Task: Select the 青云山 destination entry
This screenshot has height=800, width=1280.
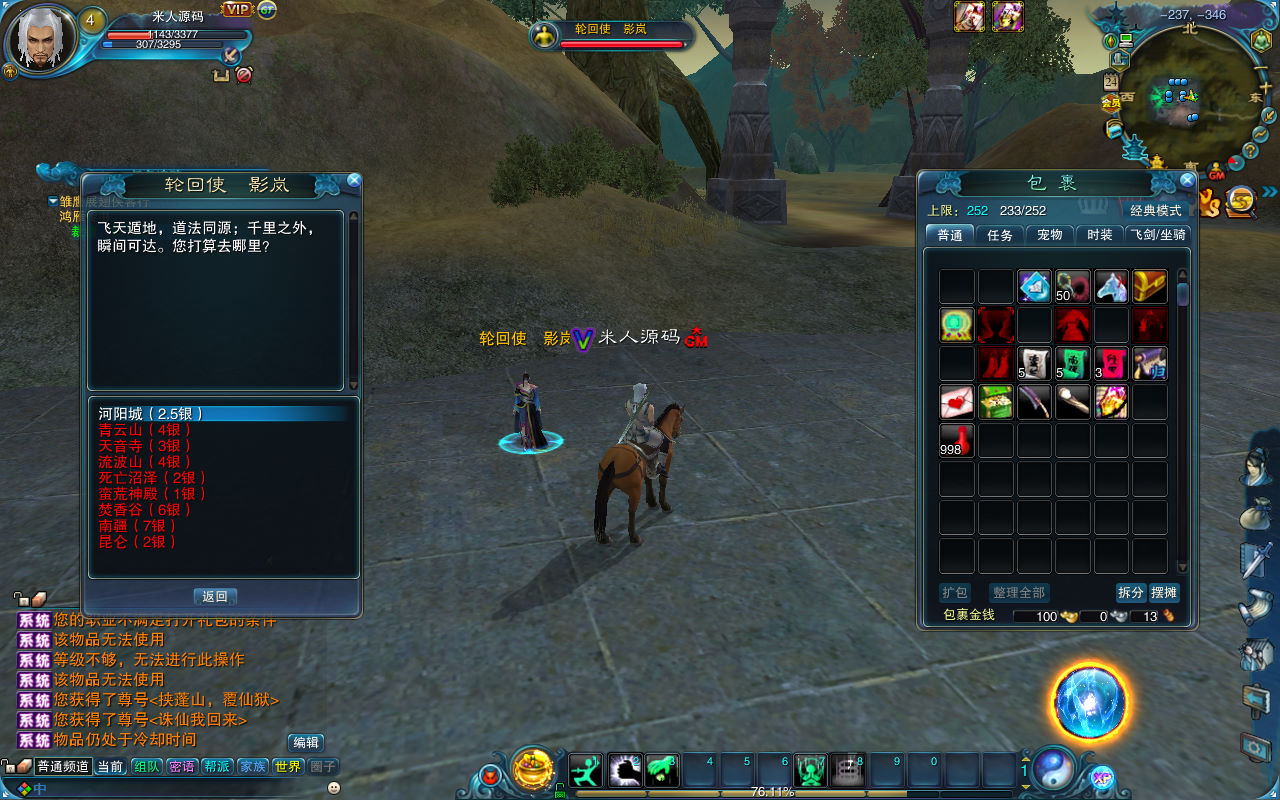Action: pyautogui.click(x=145, y=430)
